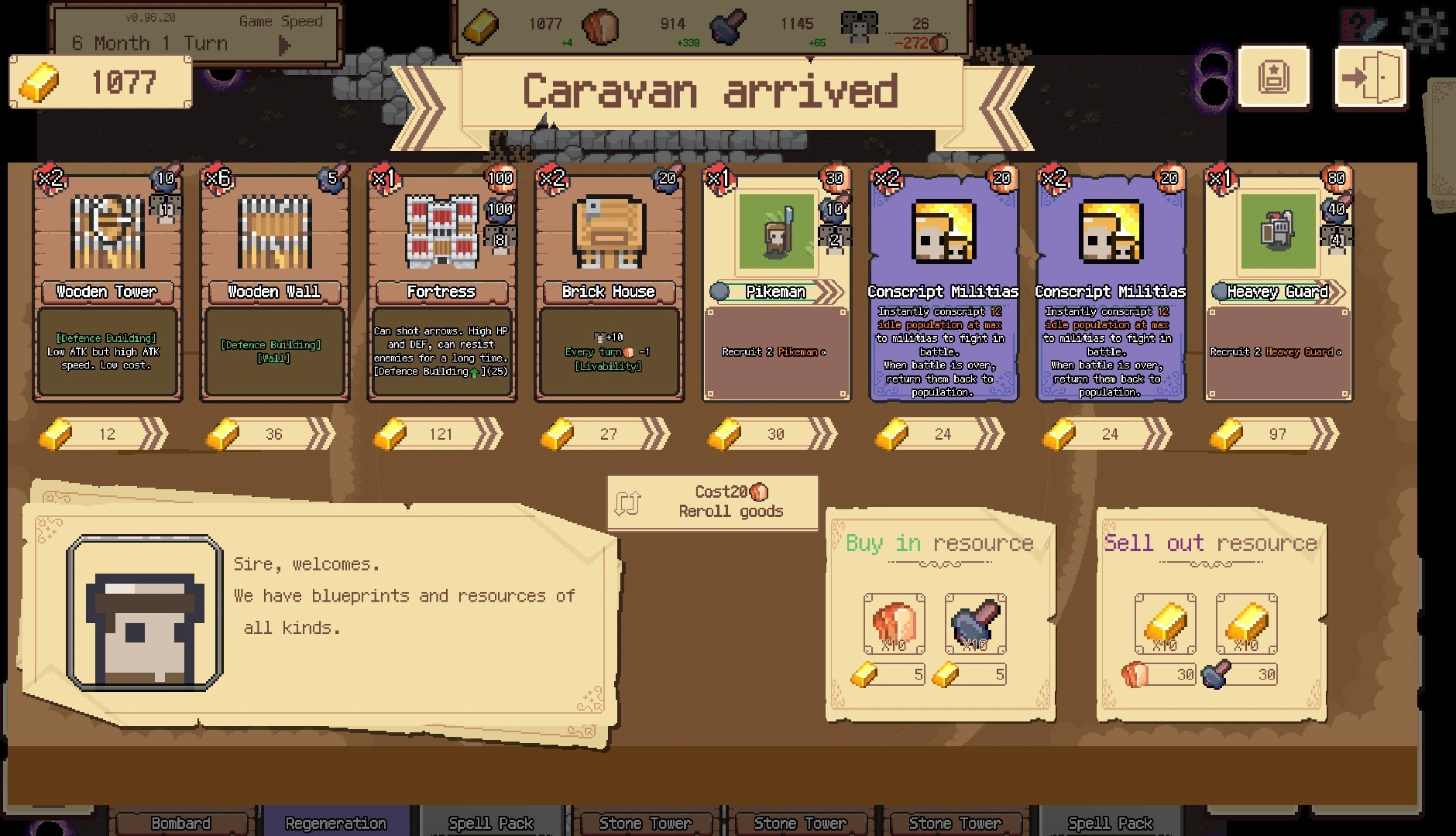1456x836 pixels.
Task: Reroll goods for 20 cost
Action: coord(713,502)
